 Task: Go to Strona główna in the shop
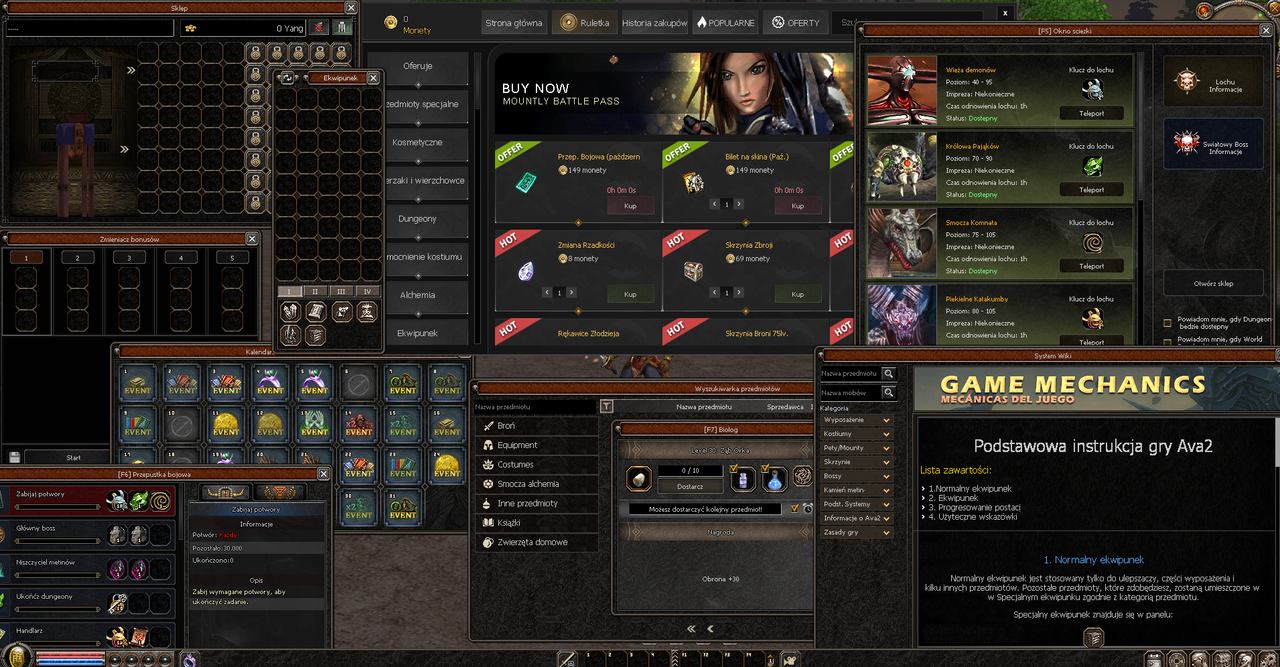click(x=514, y=22)
